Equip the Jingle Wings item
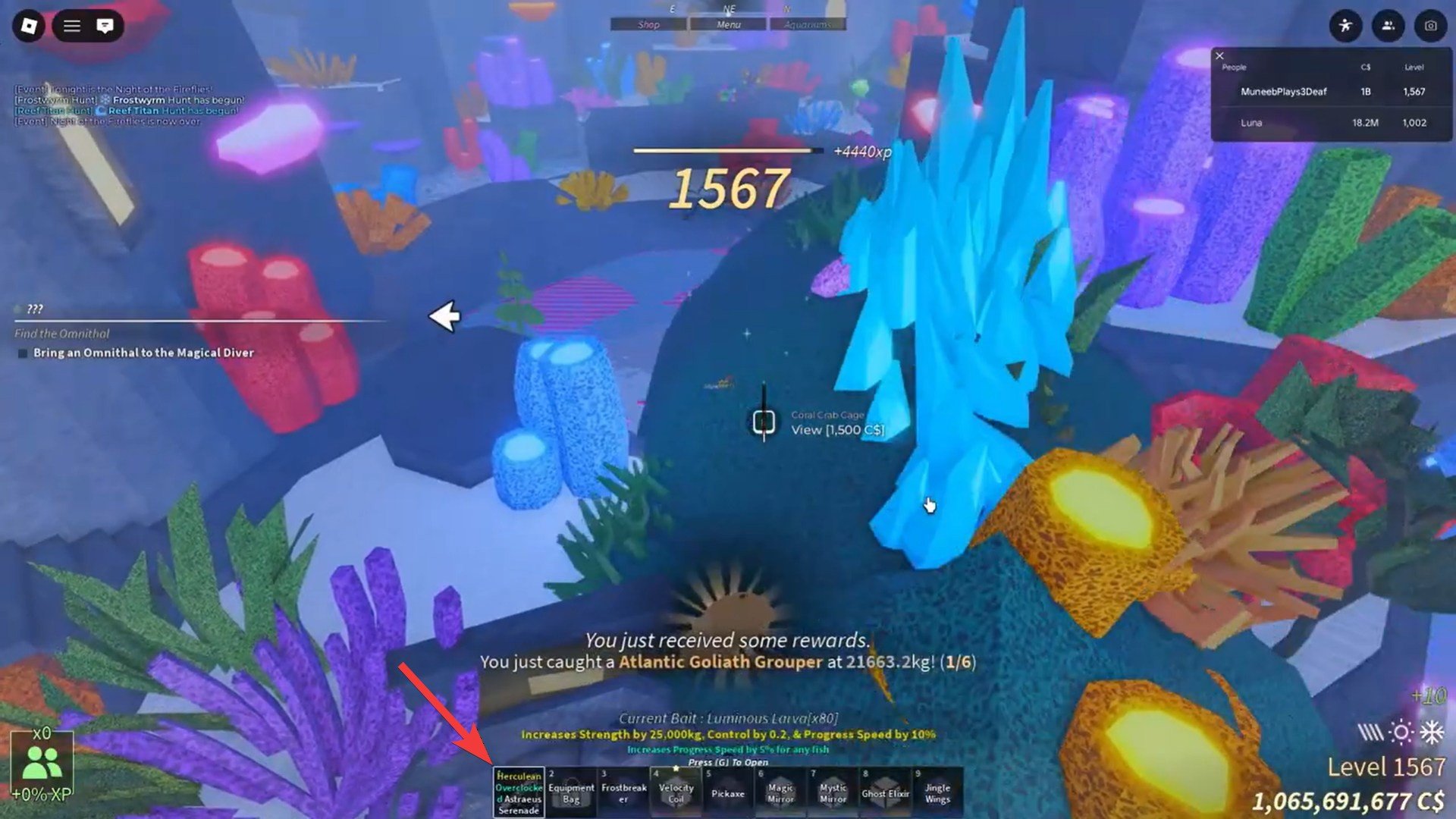 tap(939, 792)
